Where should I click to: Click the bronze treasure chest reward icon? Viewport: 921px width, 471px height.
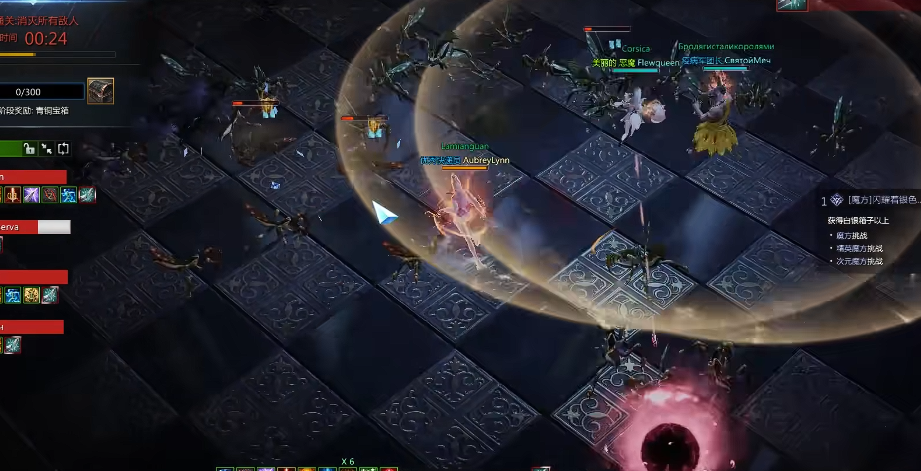(x=100, y=91)
